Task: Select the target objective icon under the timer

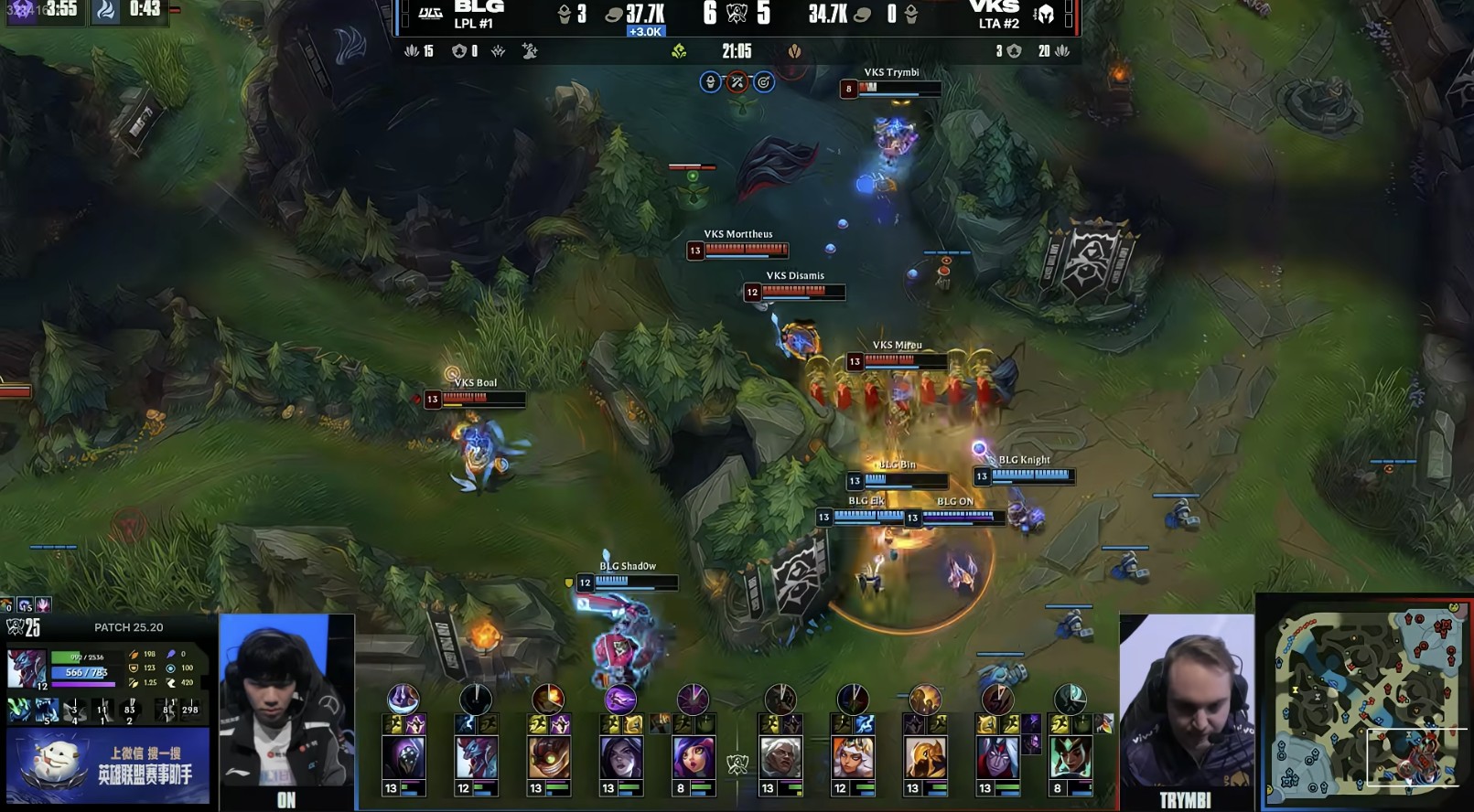Action: coord(763,83)
